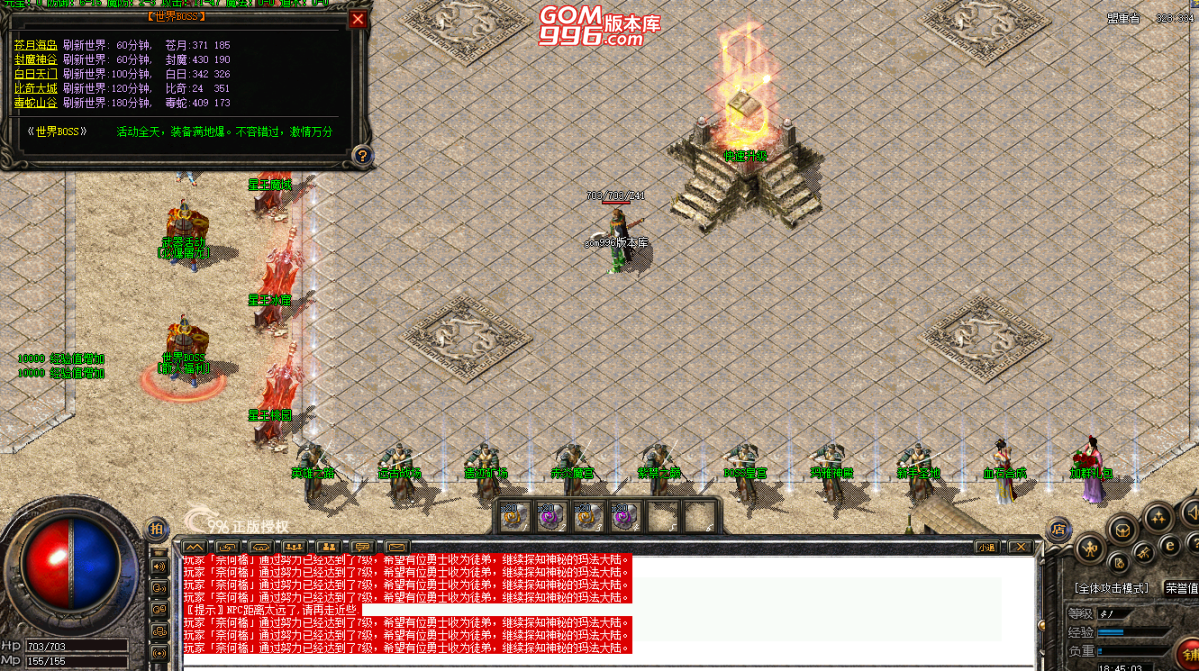The height and width of the screenshot is (671, 1199).
Task: Click the round 'e' icon button
Action: pos(1168,546)
